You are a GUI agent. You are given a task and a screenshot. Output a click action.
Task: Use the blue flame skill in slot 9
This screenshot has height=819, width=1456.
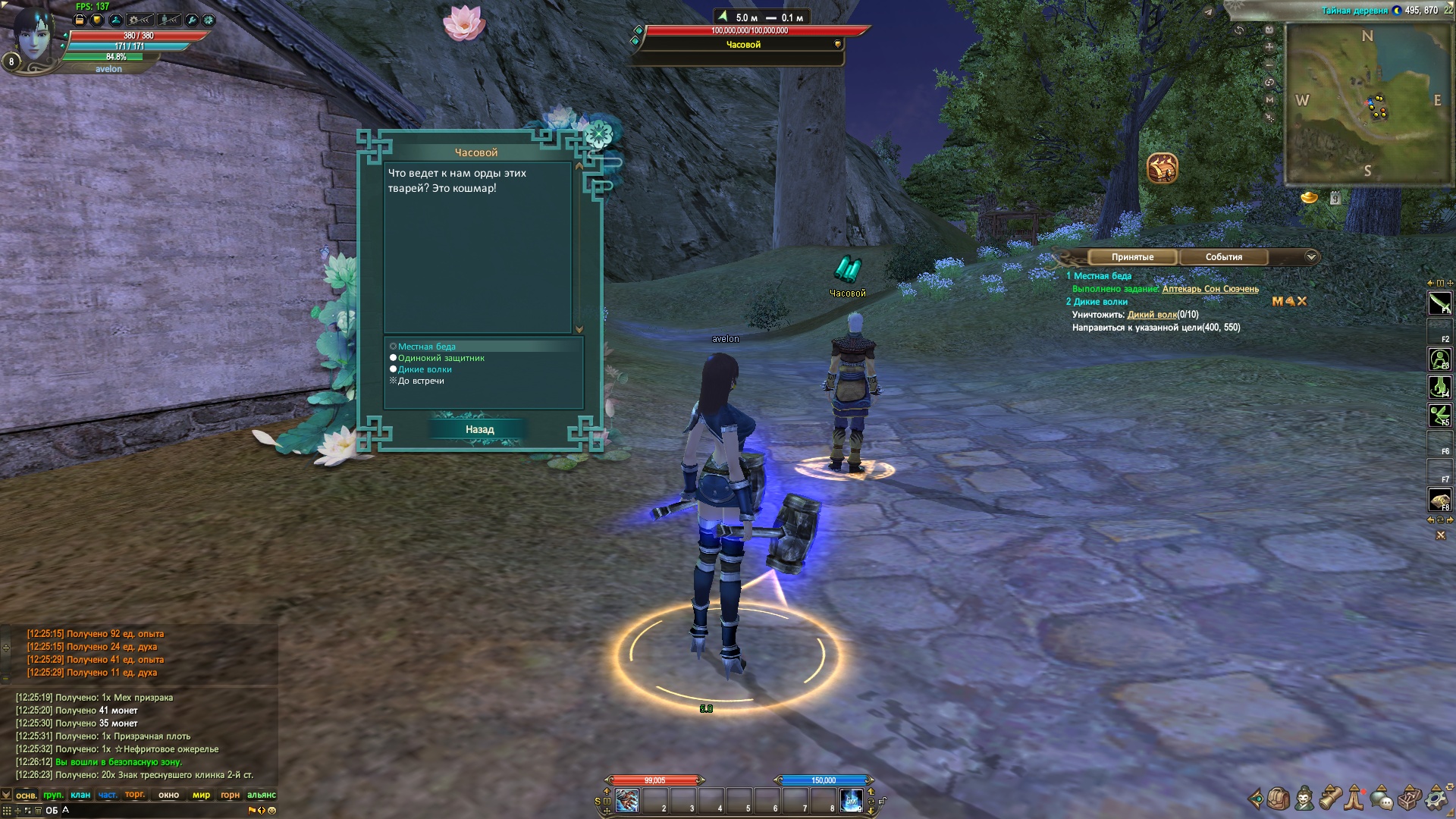coord(852,801)
